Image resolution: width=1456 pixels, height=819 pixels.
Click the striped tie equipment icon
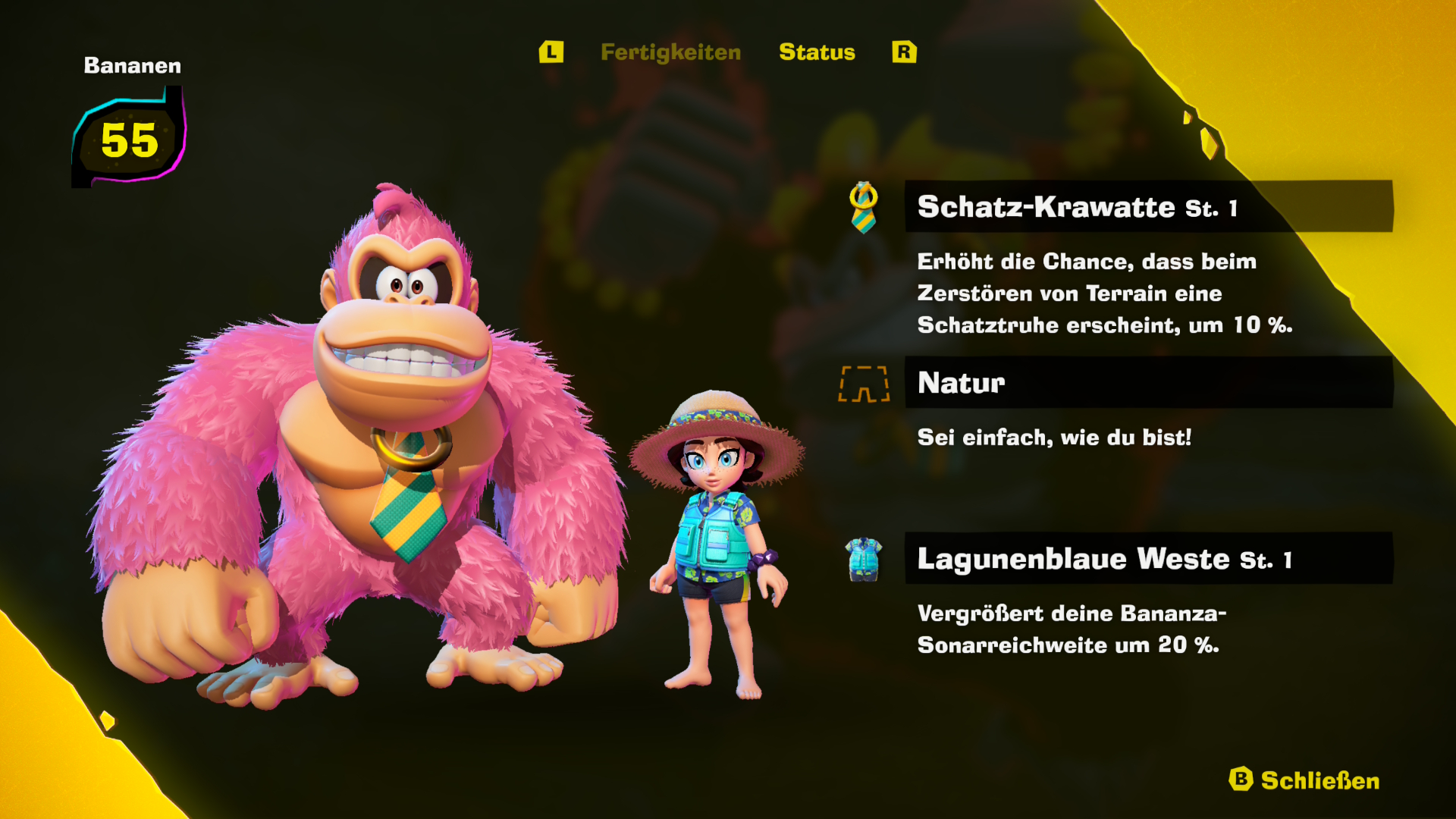(x=864, y=207)
